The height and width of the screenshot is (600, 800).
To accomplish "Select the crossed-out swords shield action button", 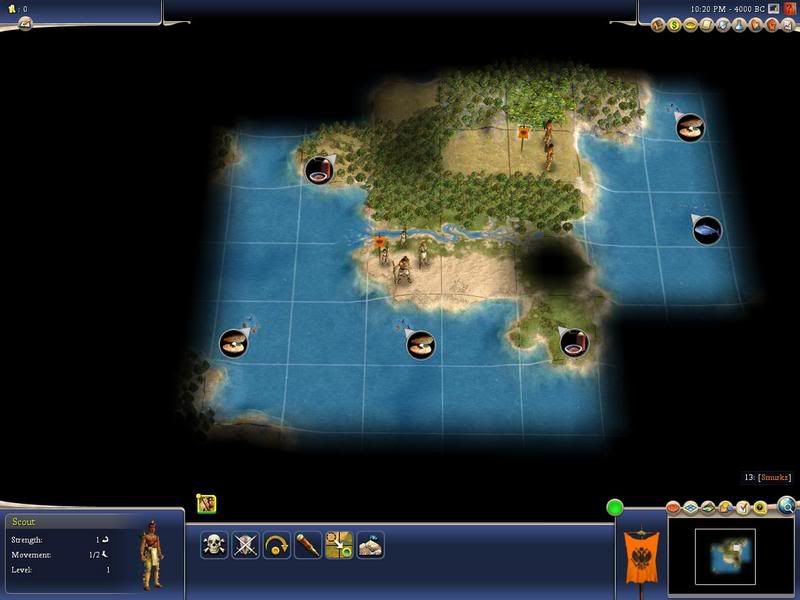I will tap(246, 545).
